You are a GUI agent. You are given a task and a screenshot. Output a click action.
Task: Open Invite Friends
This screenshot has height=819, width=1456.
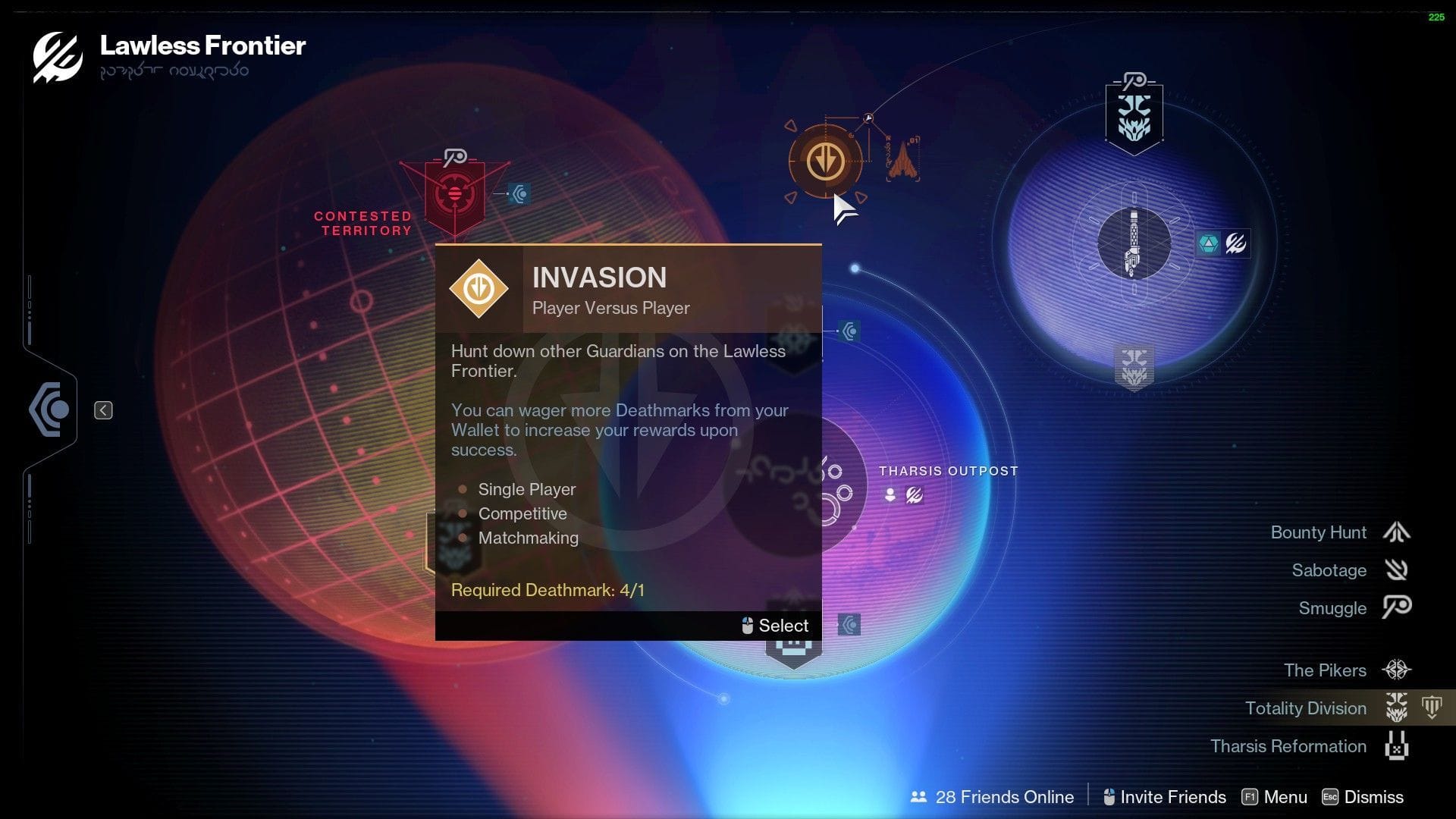(1173, 797)
